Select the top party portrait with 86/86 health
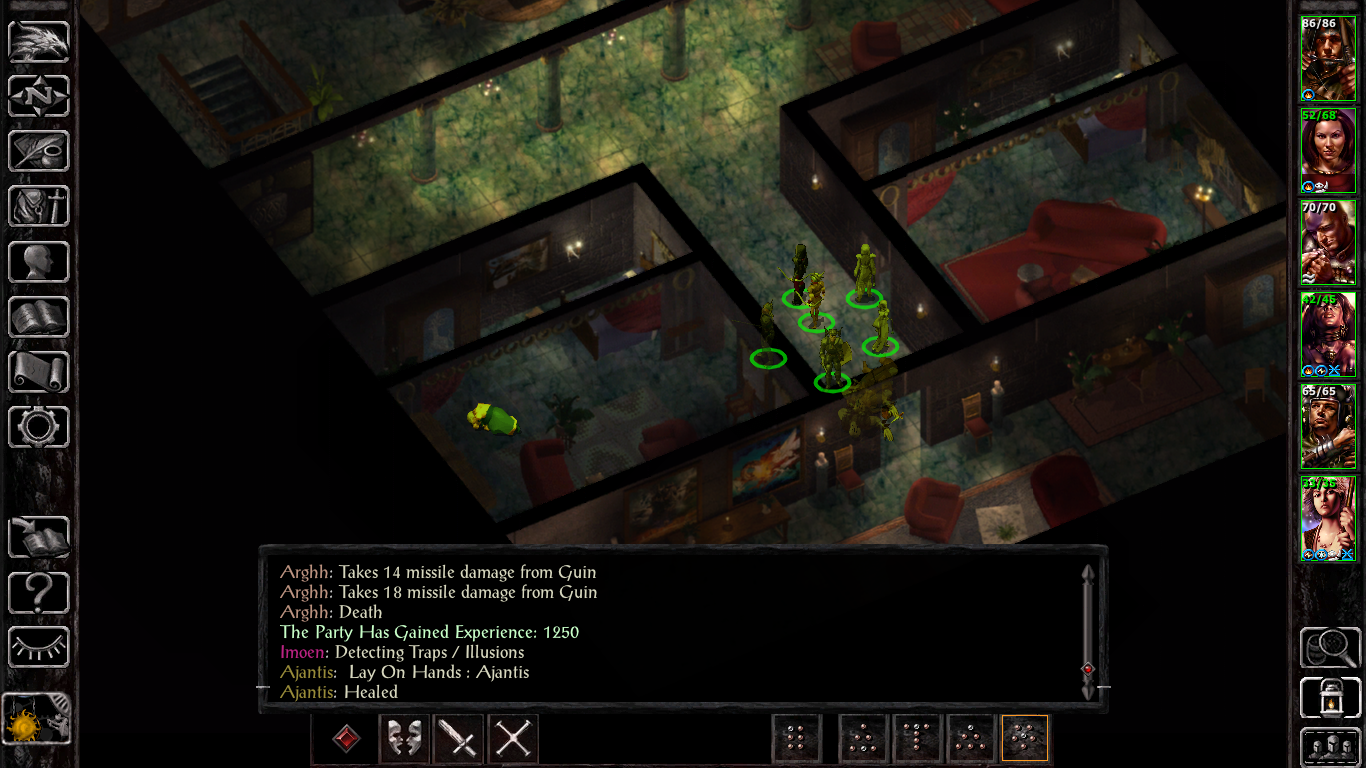 pos(1327,58)
